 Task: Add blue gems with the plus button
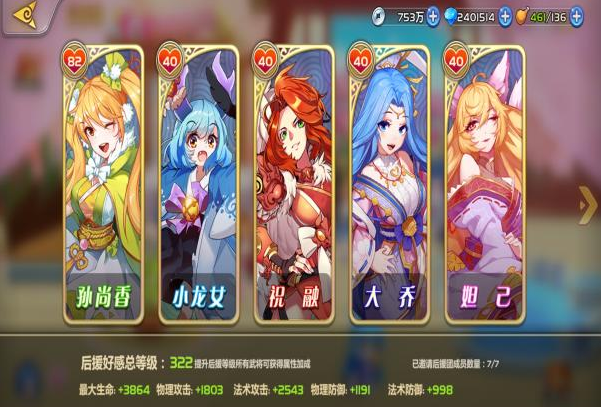[505, 16]
